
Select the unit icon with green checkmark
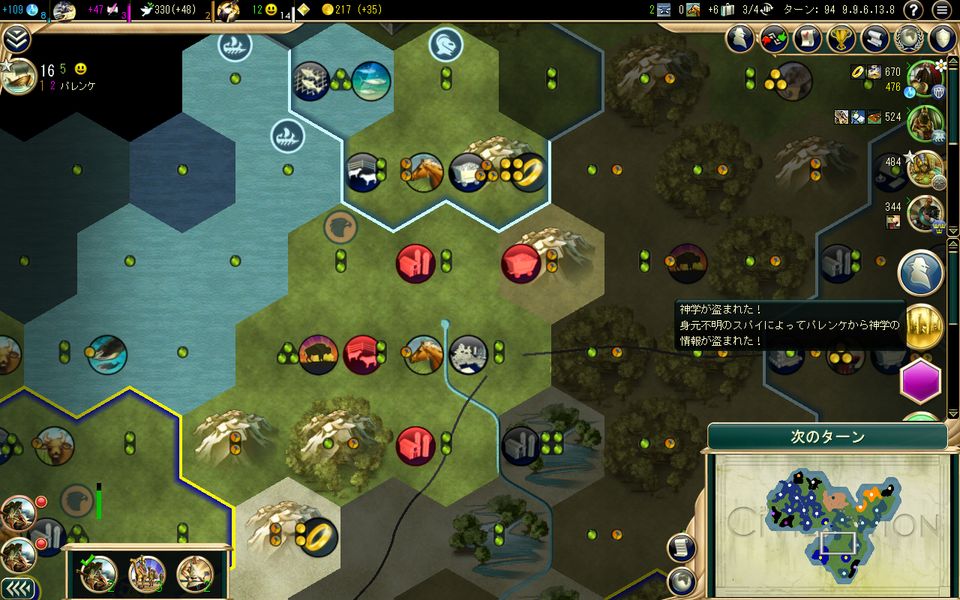pos(97,573)
